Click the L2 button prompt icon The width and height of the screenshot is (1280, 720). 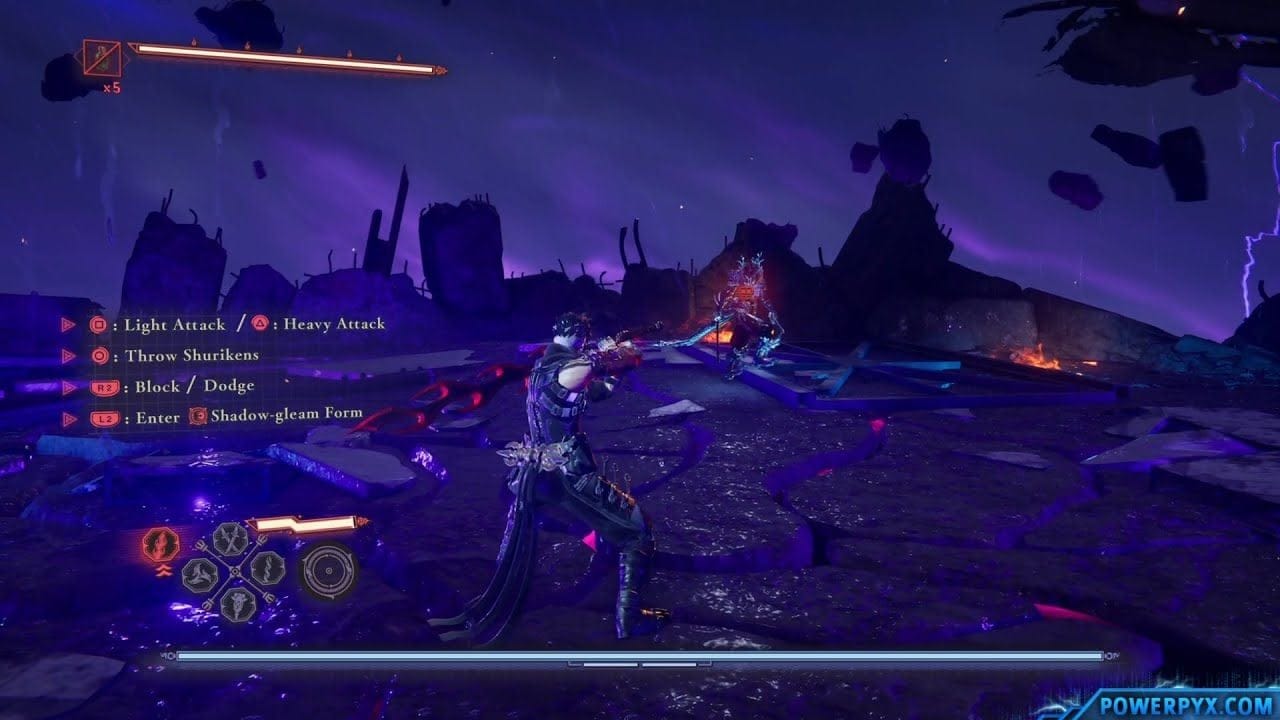coord(105,417)
